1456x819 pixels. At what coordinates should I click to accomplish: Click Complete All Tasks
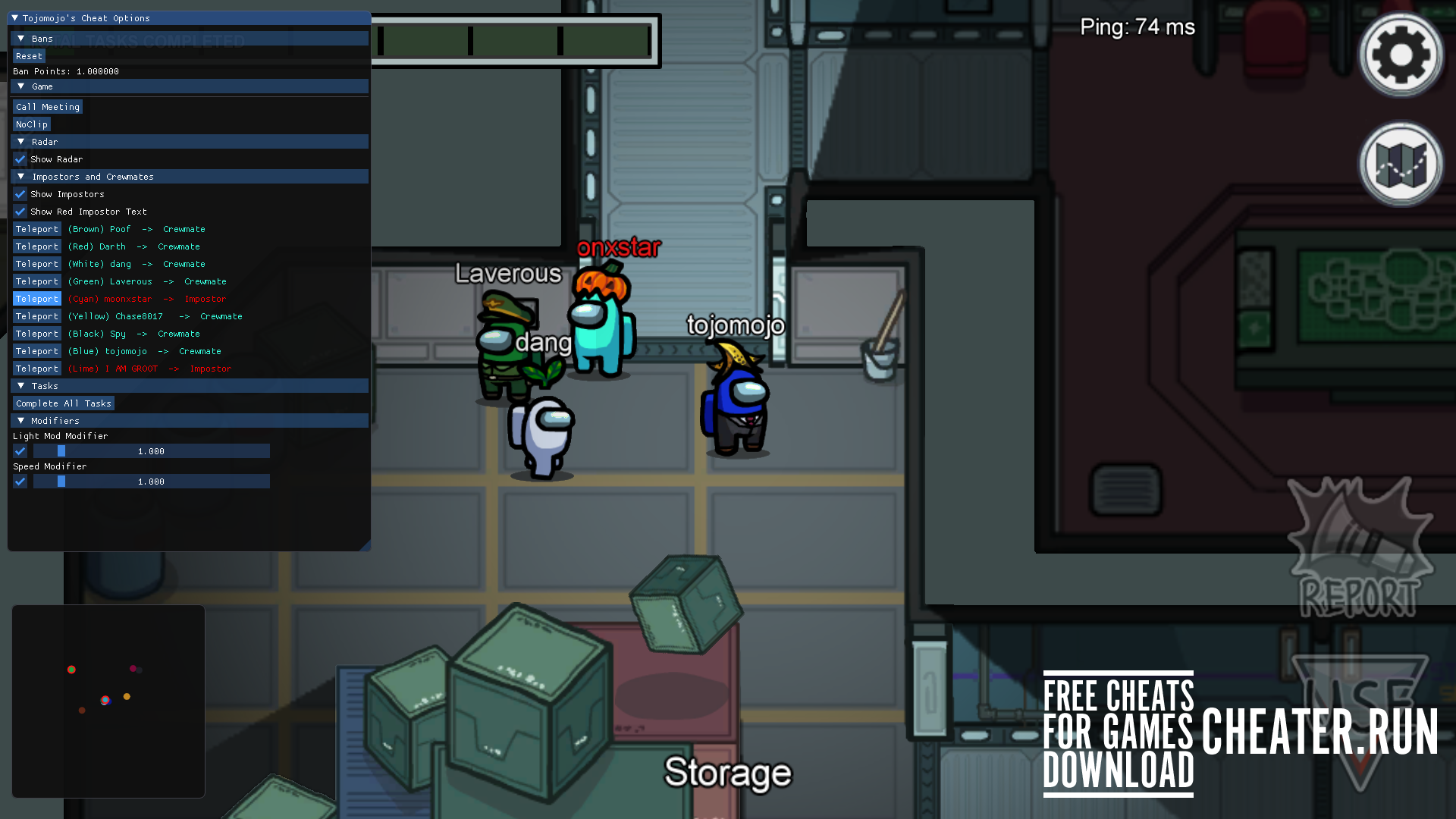pyautogui.click(x=63, y=403)
